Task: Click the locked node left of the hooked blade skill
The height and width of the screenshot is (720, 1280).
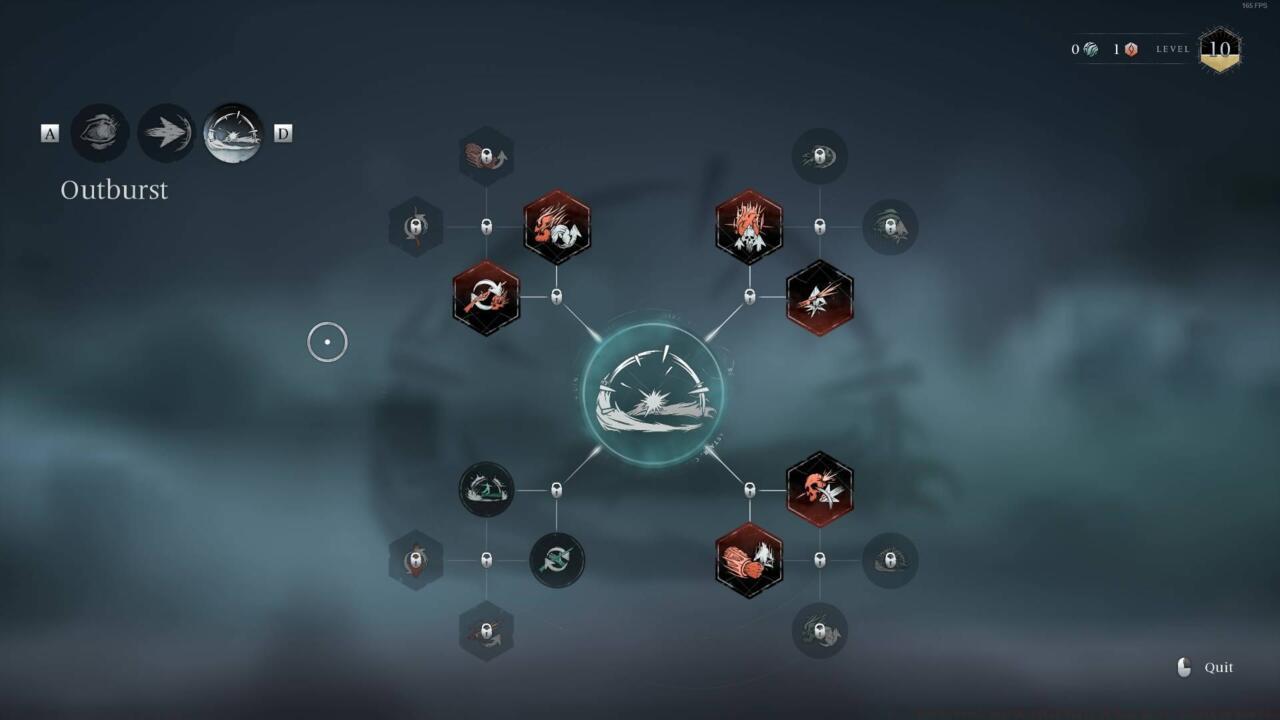Action: pos(415,228)
